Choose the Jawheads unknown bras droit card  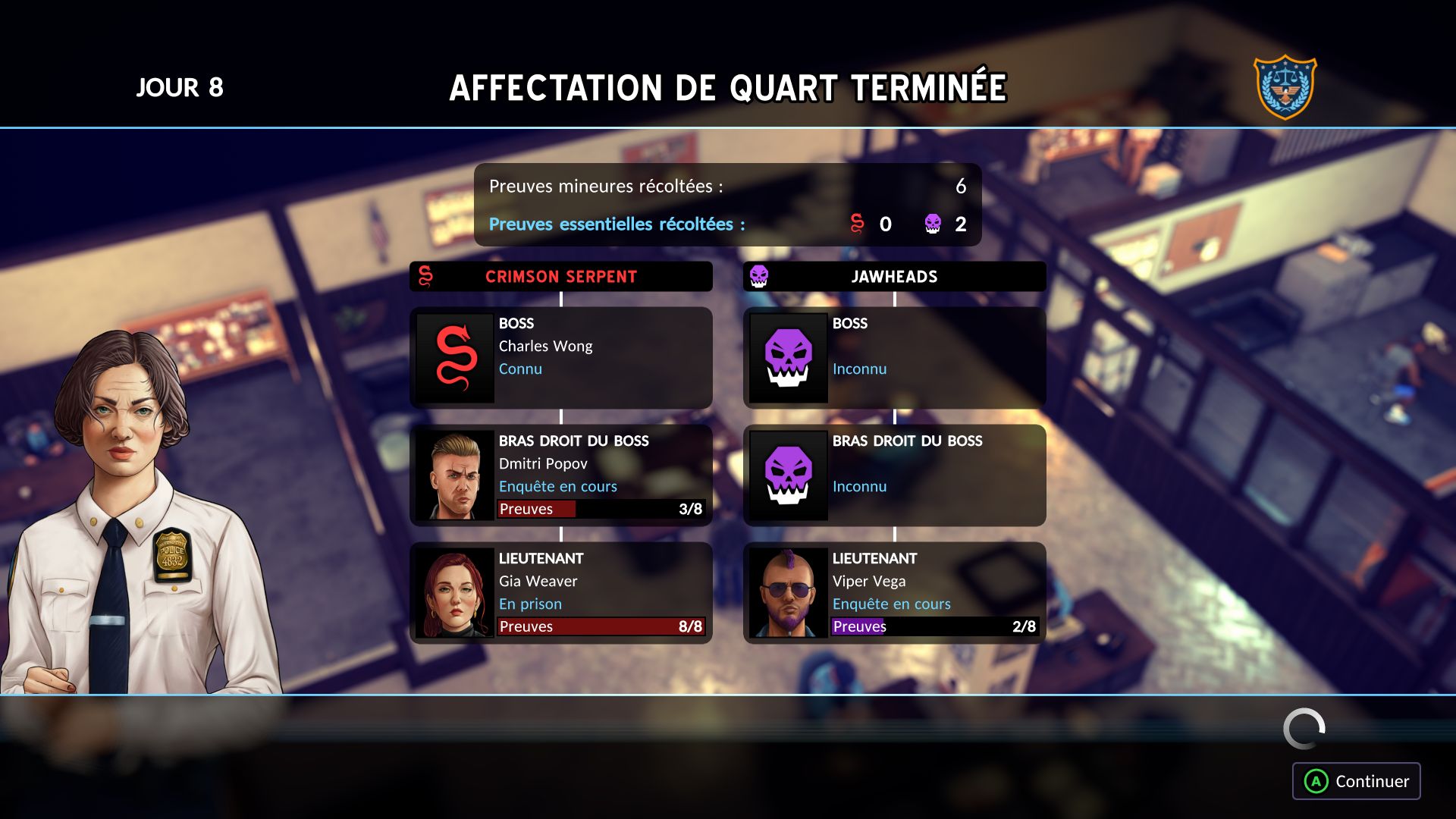[x=895, y=475]
